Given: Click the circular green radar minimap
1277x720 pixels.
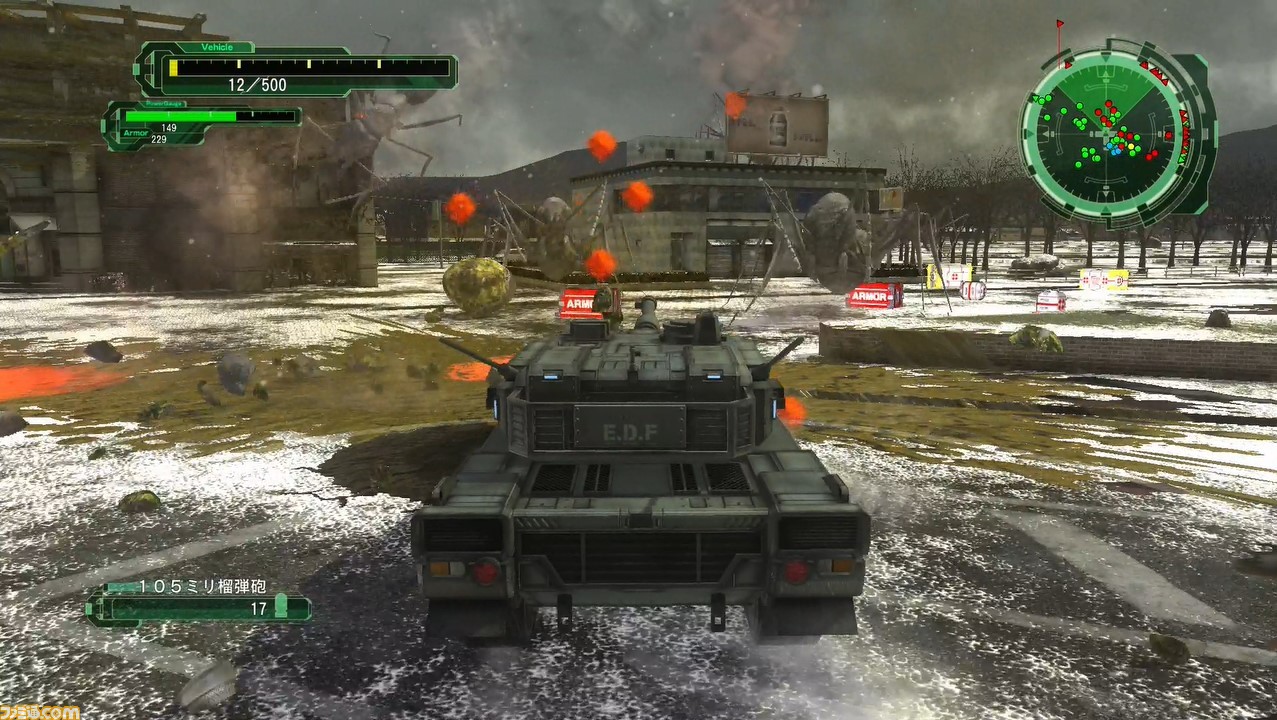Looking at the screenshot, I should 1108,133.
